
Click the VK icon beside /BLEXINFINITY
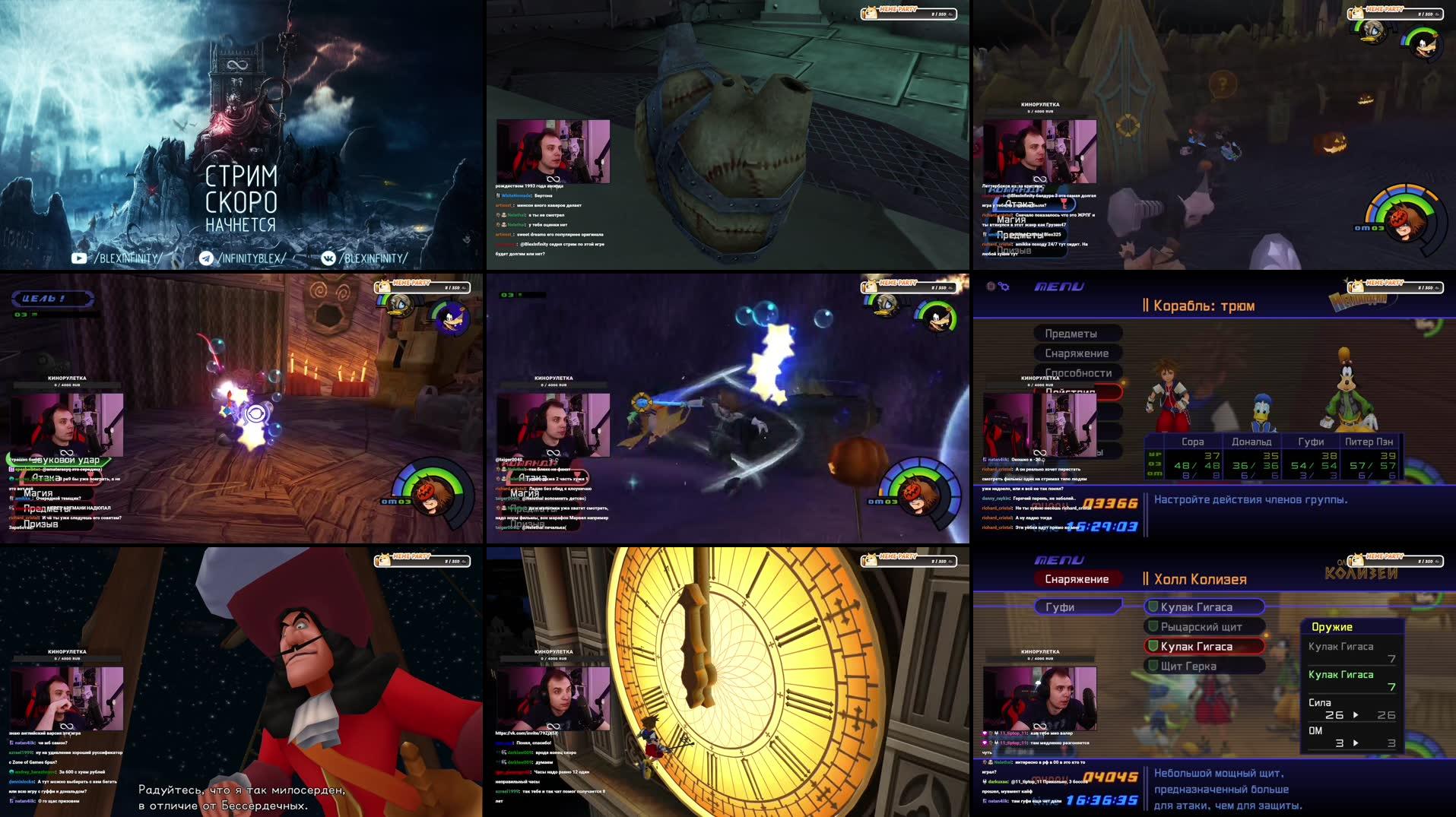328,258
